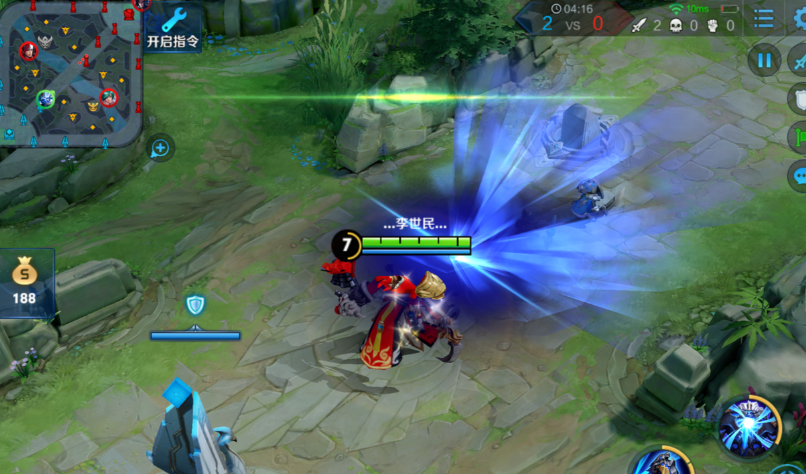
Task: Activate the armored knight skill at bottom
Action: pos(660,463)
